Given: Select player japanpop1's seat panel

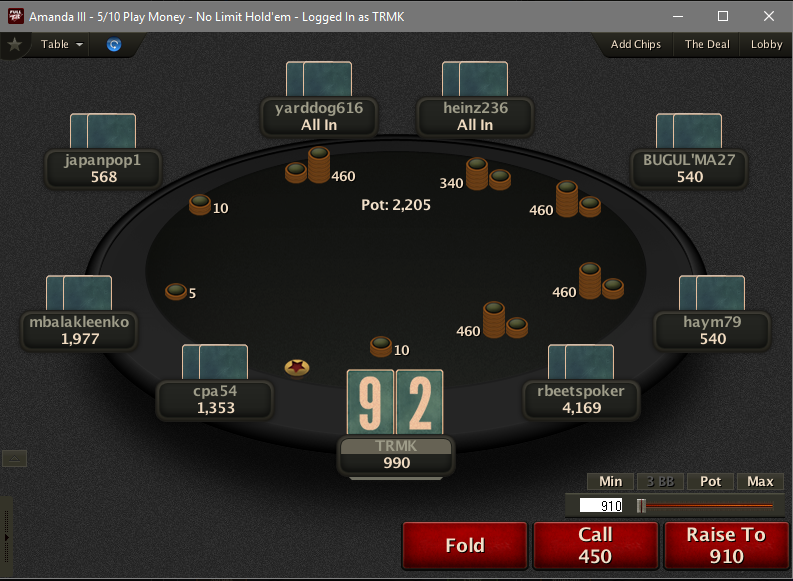Looking at the screenshot, I should pos(104,168).
